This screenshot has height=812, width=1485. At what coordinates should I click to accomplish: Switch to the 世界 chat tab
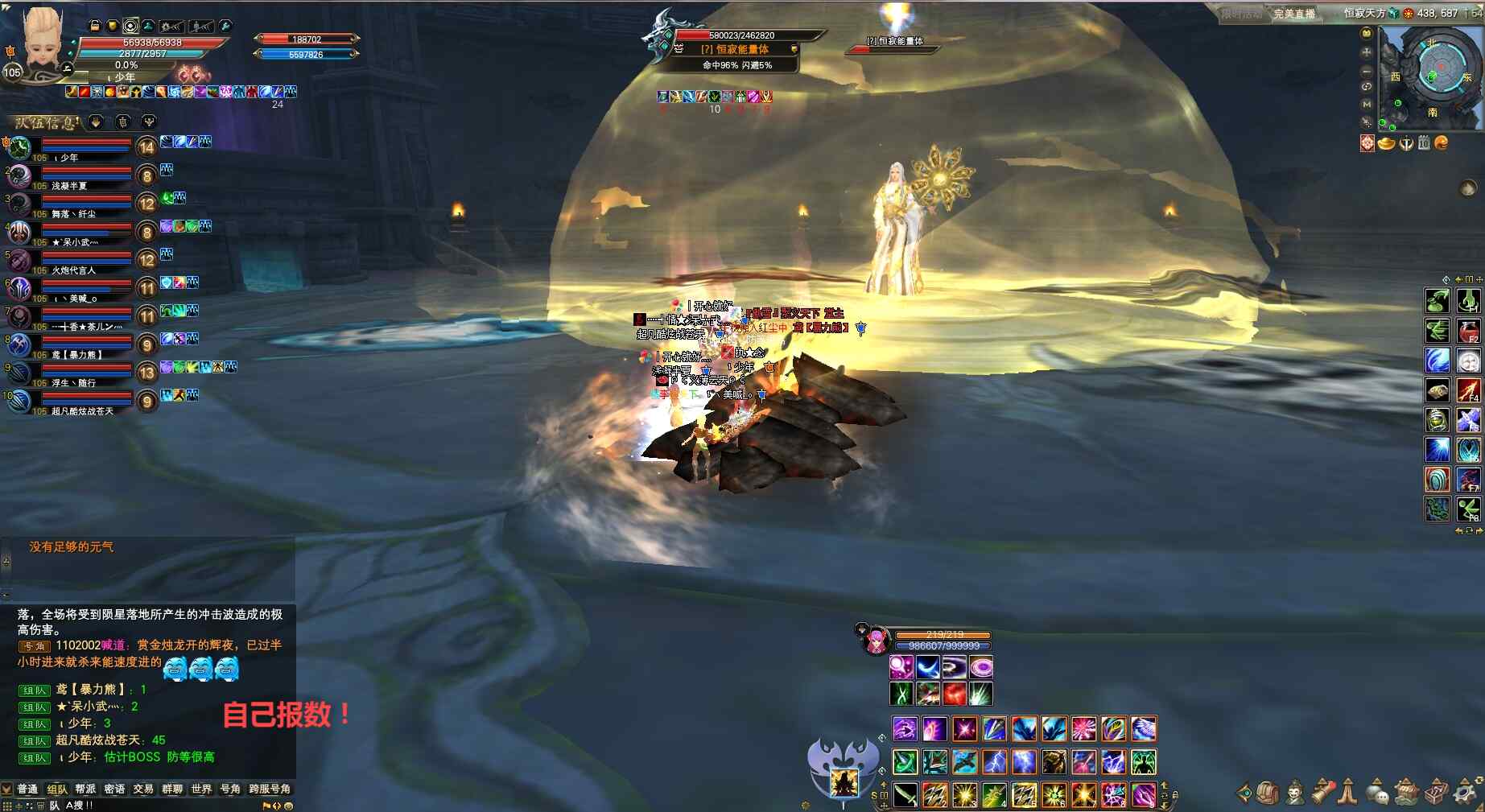(201, 789)
